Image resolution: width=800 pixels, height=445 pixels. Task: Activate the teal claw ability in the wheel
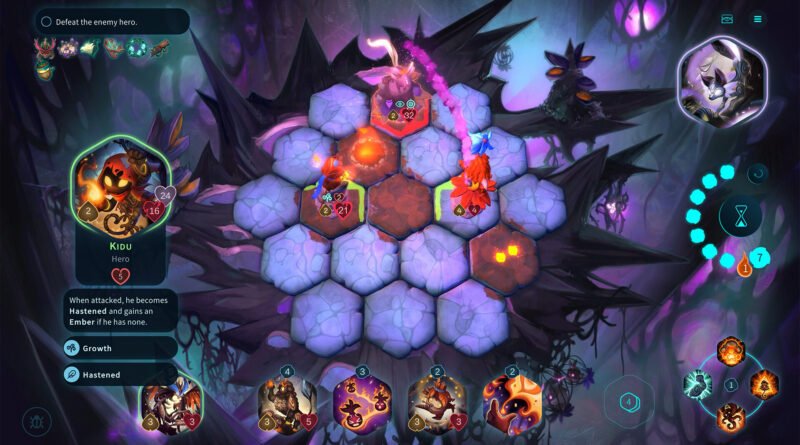coord(696,384)
